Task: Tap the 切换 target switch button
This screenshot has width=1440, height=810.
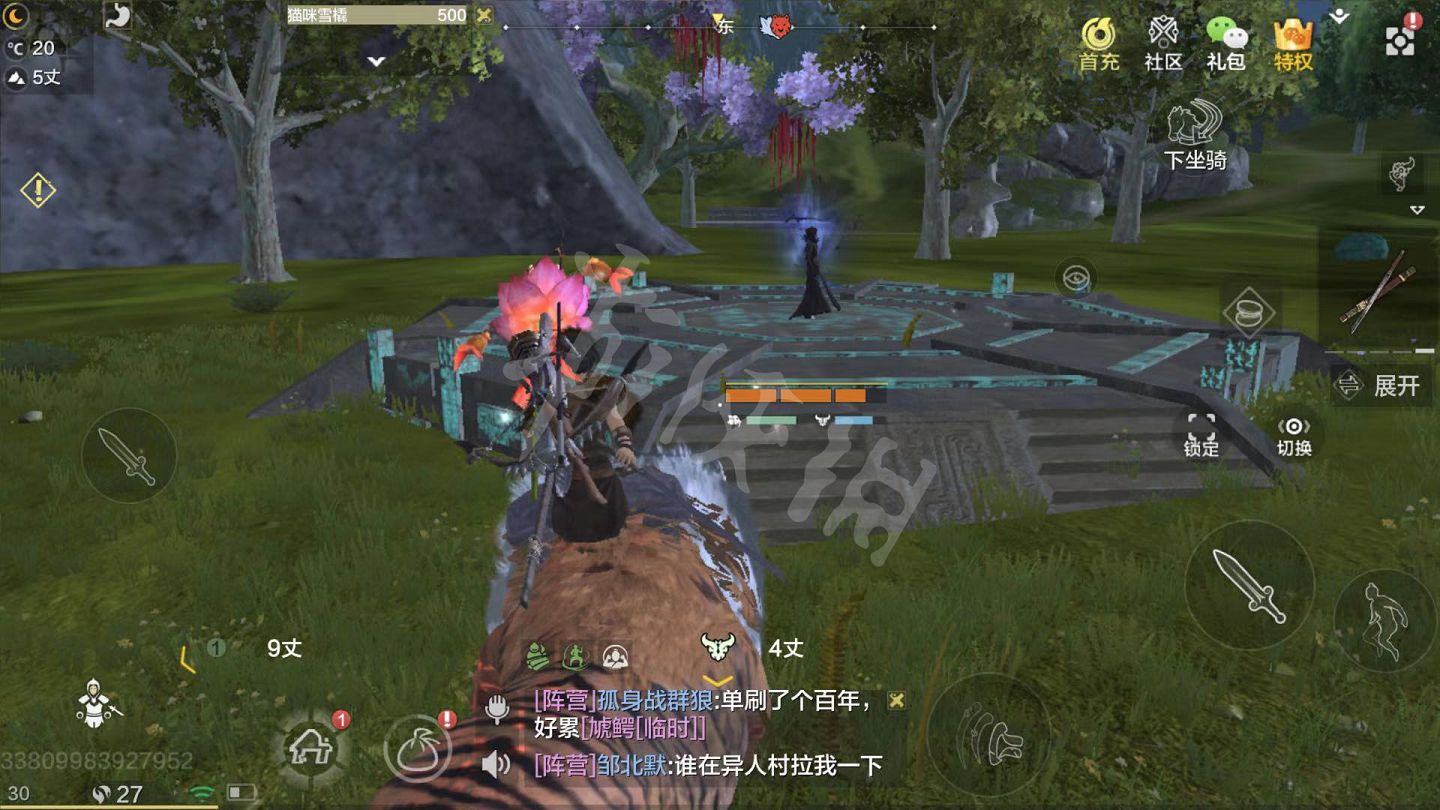Action: click(1294, 435)
